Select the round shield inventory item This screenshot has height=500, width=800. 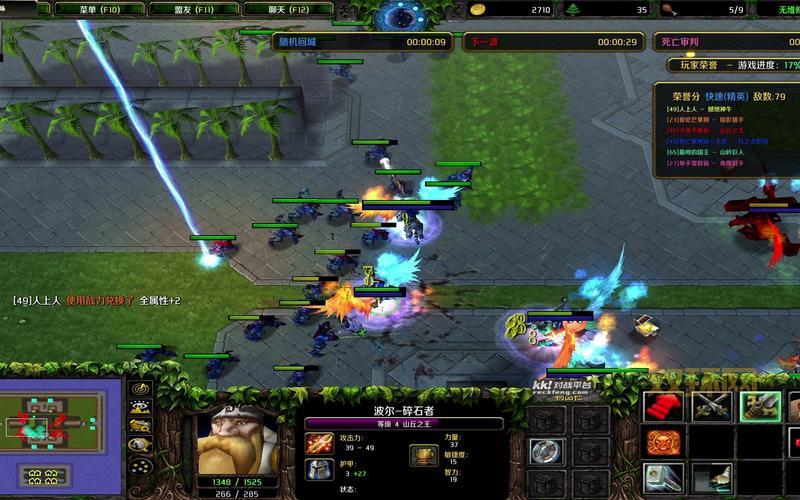tap(547, 452)
